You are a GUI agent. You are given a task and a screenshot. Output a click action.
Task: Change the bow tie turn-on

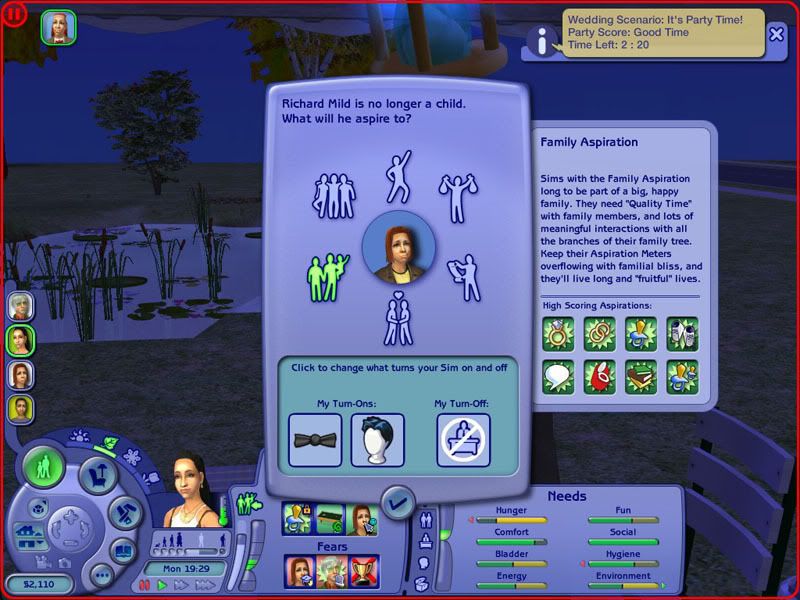[x=315, y=440]
